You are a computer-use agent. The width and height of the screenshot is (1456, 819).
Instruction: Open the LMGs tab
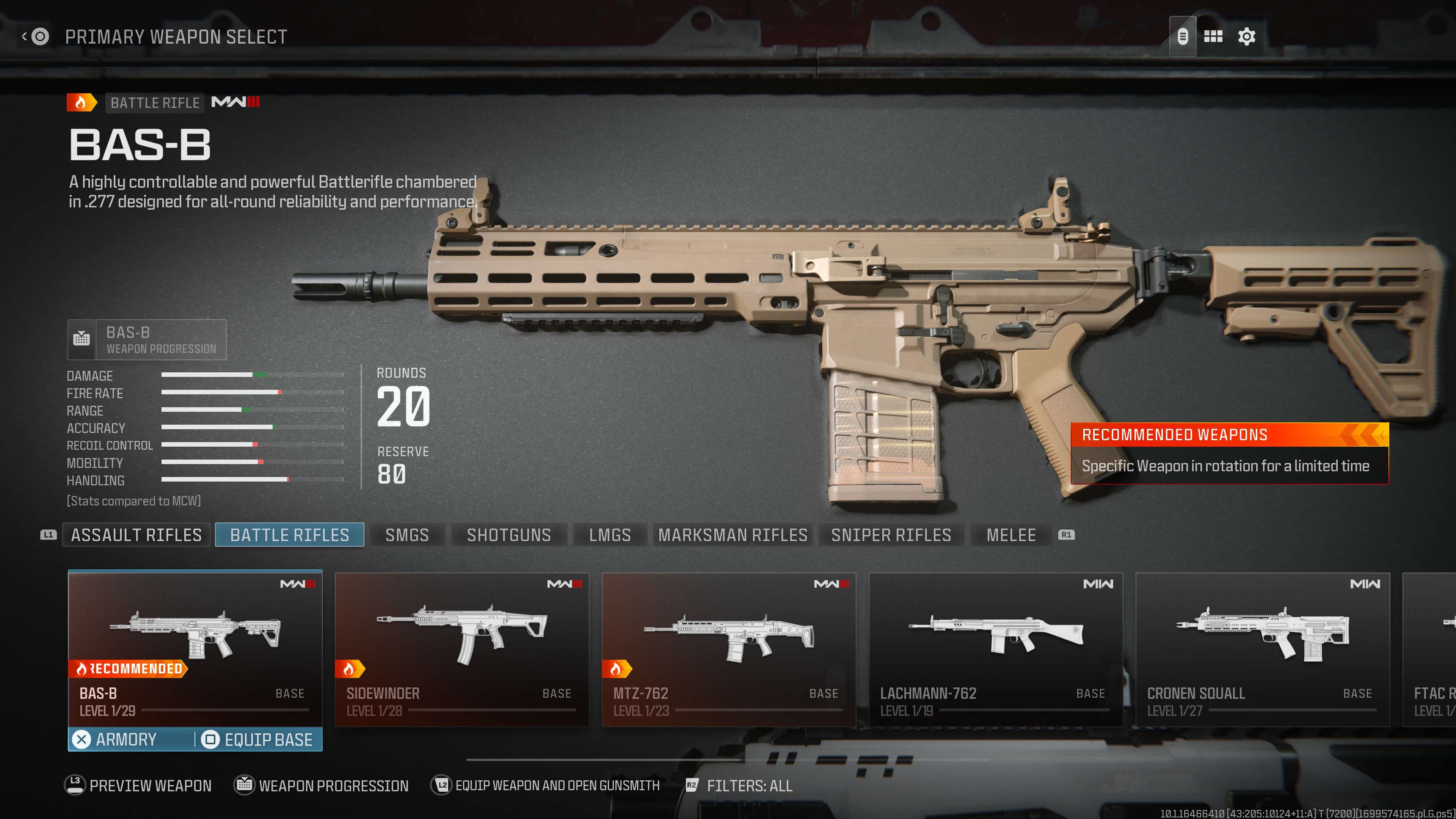(610, 535)
